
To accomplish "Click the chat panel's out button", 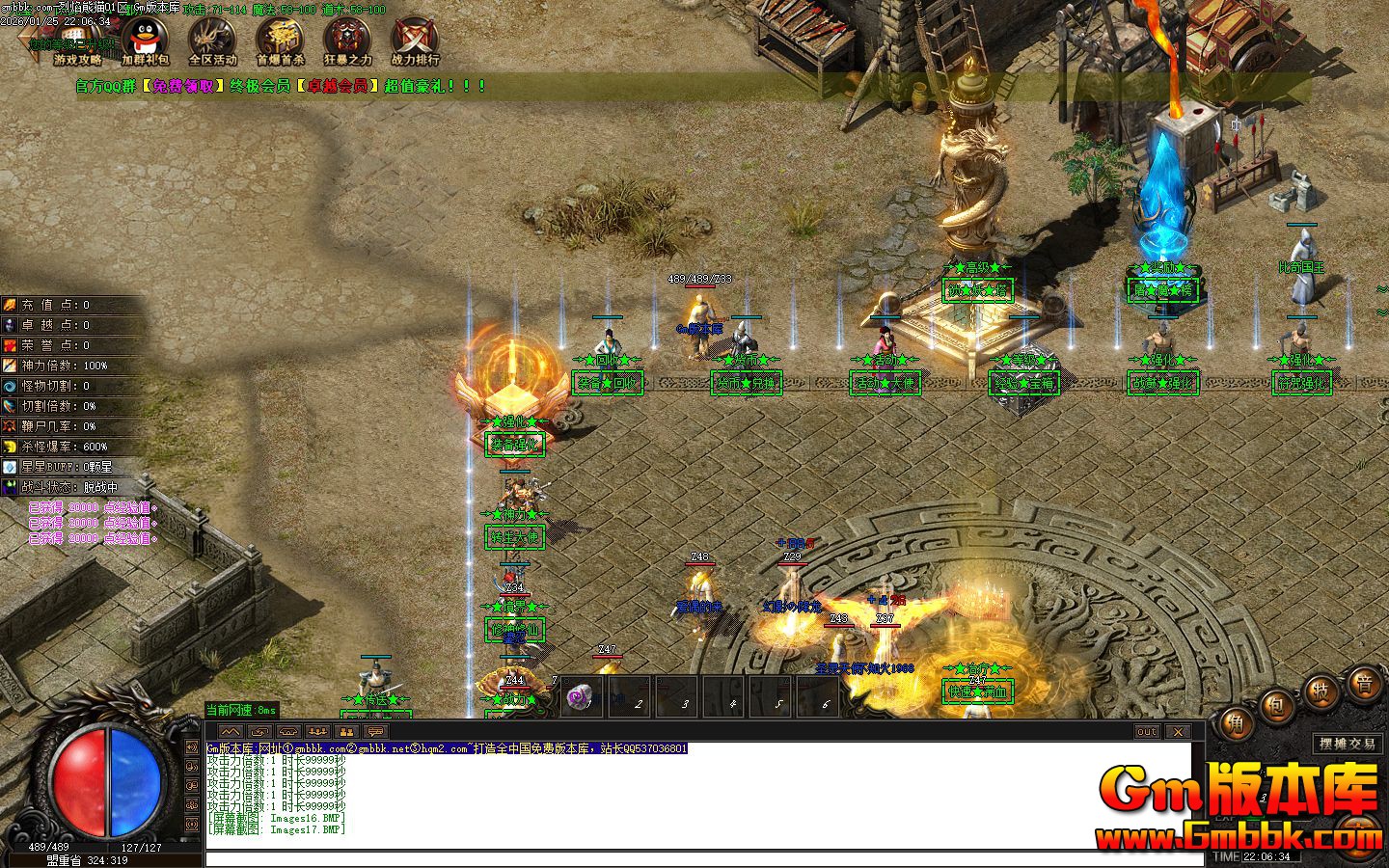I will click(x=1146, y=732).
